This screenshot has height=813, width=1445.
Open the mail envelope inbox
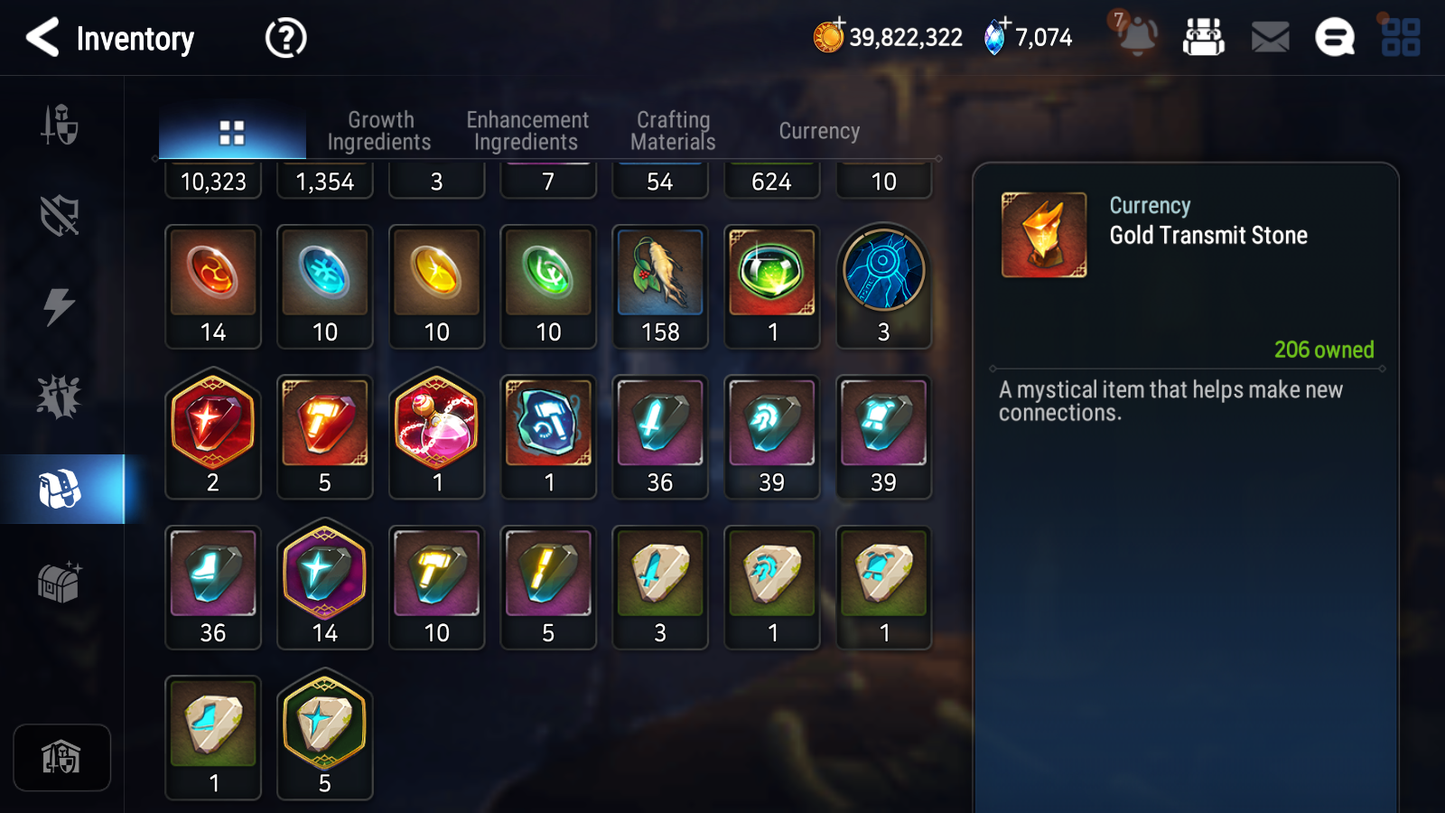[x=1269, y=38]
